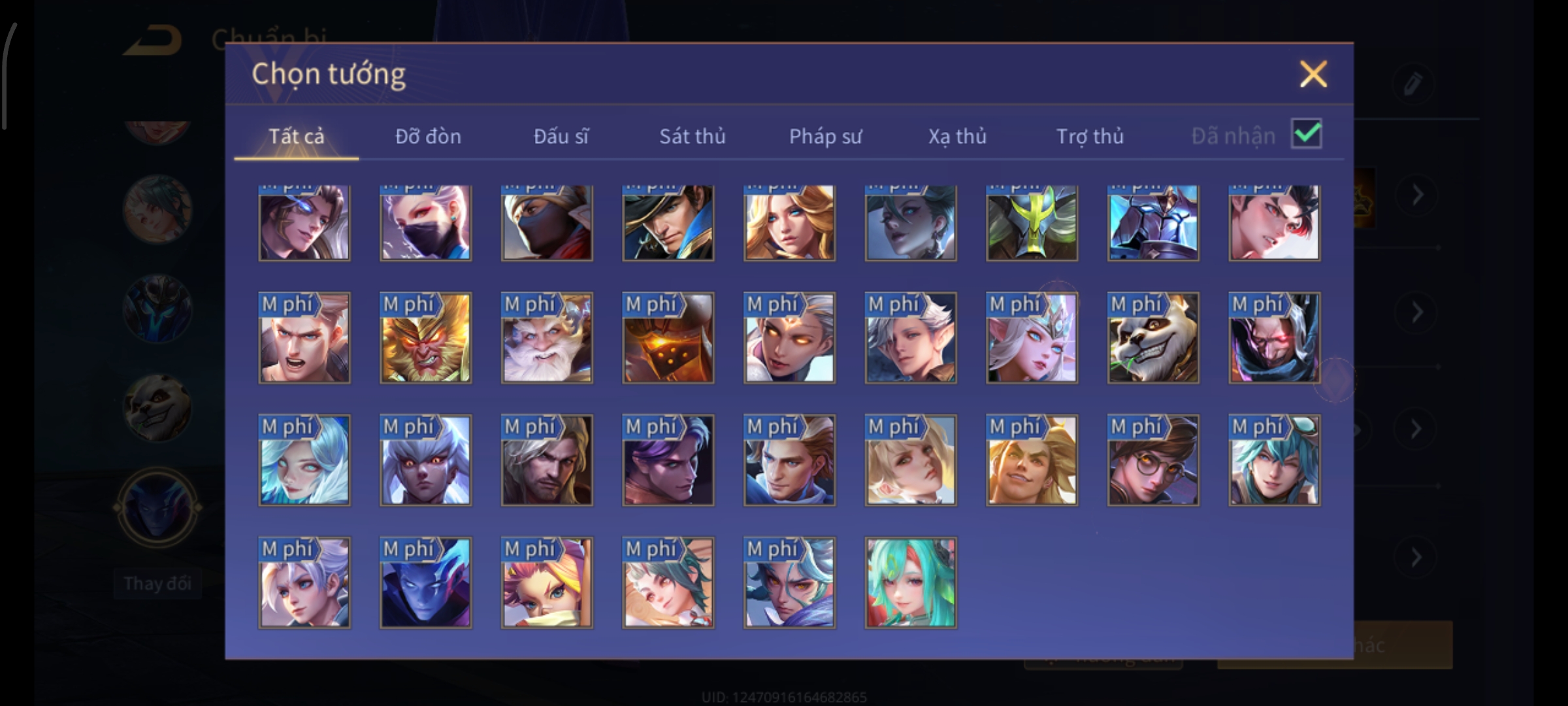Screen dimensions: 1568x706
Task: Pick the masked white-haired ninja woman
Action: 425,222
